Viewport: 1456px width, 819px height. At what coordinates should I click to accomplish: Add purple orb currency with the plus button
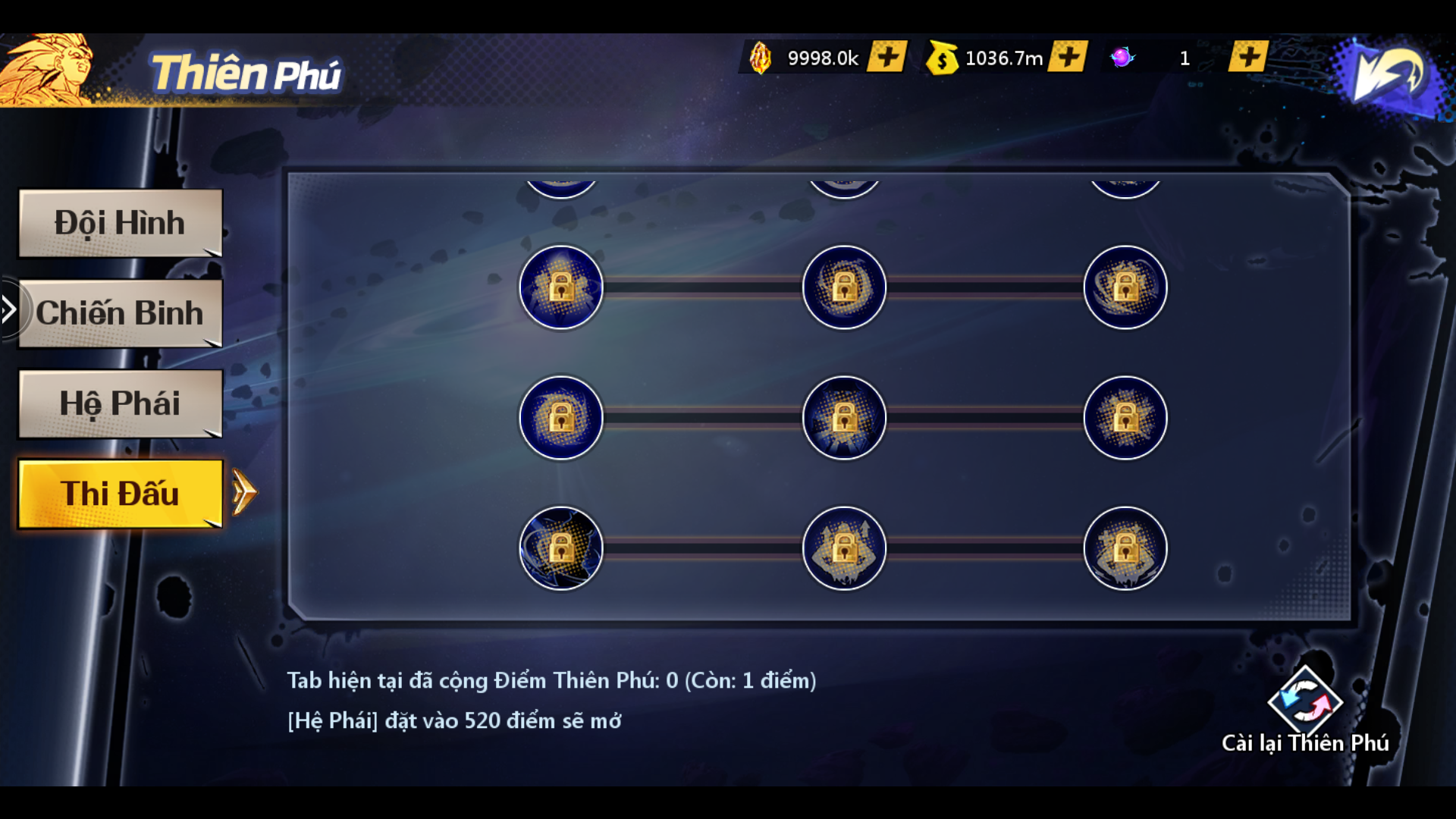[x=1248, y=57]
